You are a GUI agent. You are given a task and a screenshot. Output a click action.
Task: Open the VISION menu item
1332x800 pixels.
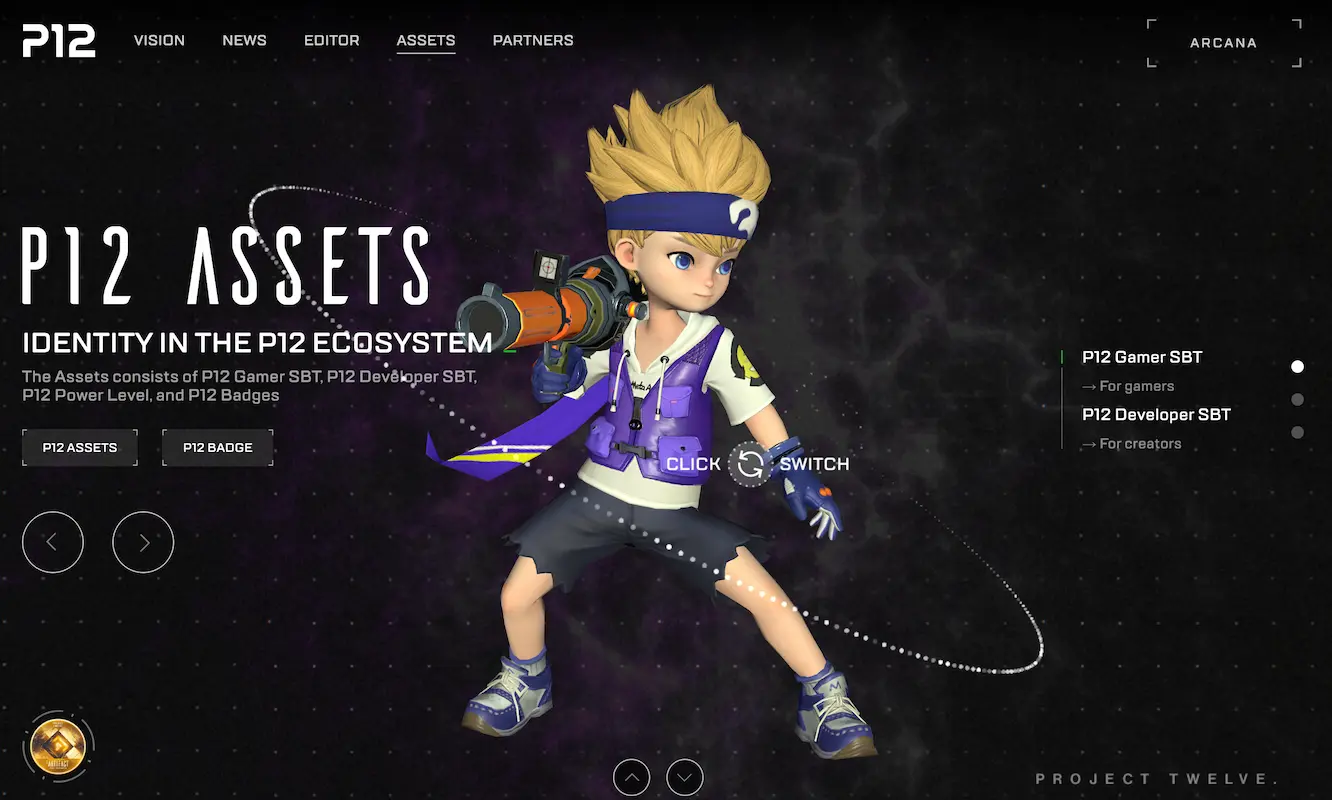[x=159, y=40]
